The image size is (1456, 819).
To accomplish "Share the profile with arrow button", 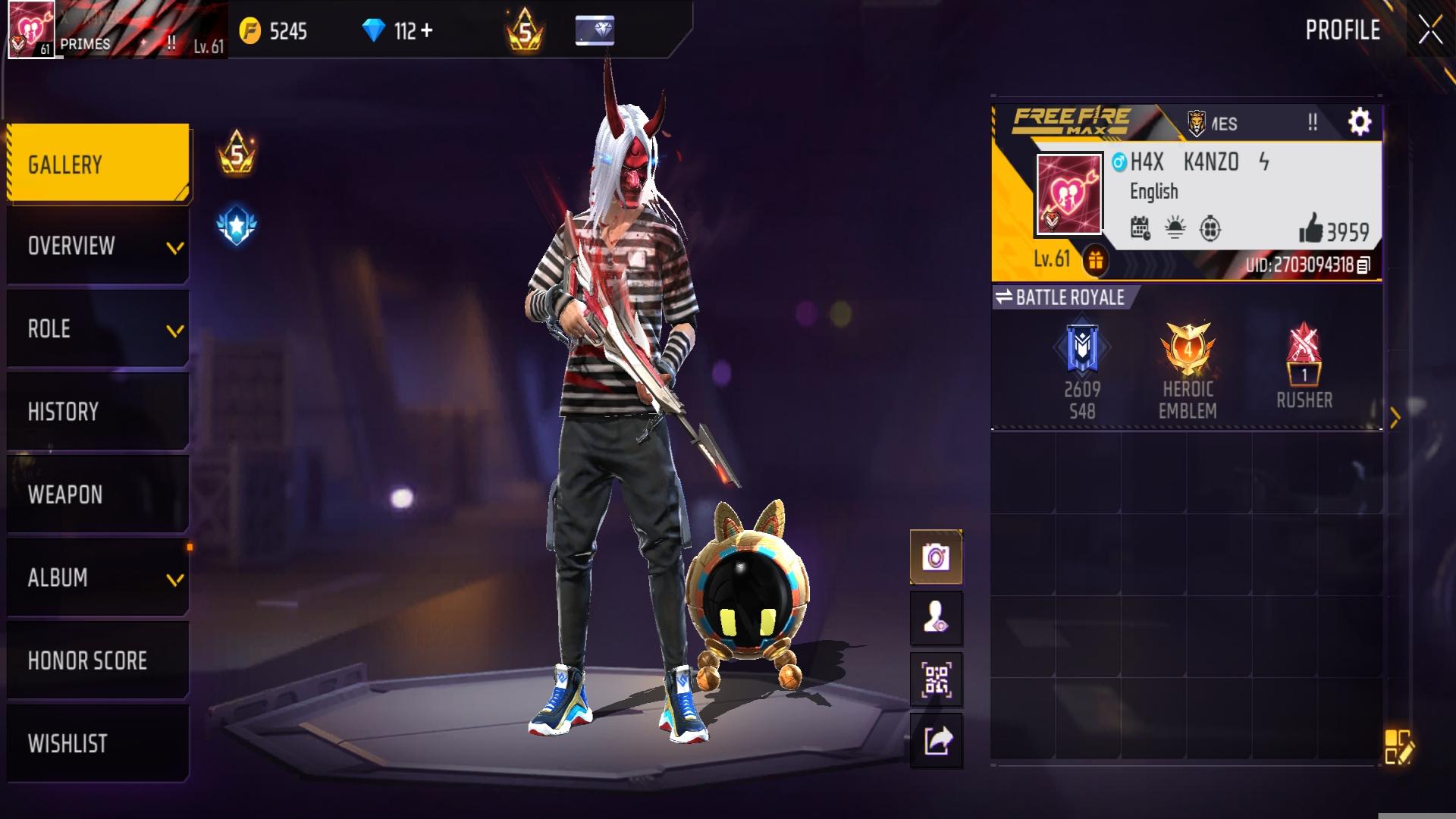I will (936, 740).
